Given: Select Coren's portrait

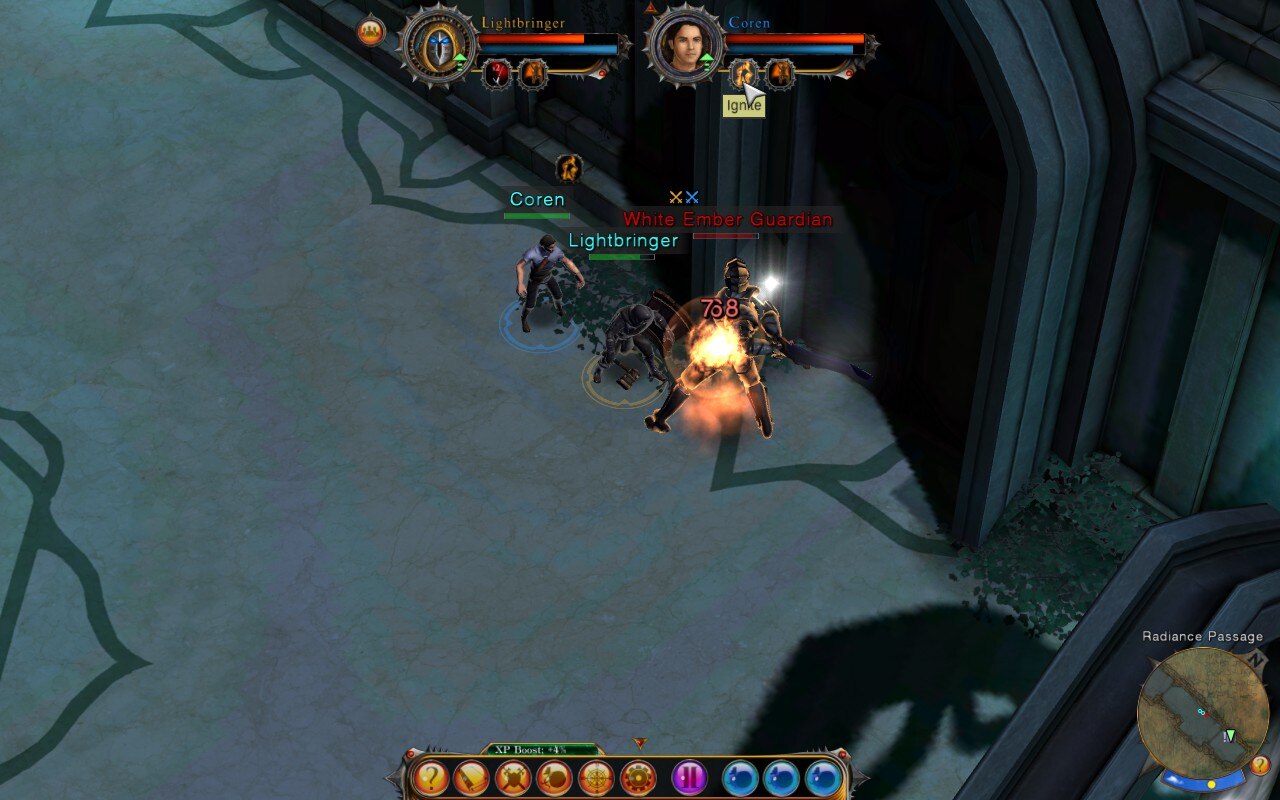Looking at the screenshot, I should [685, 46].
